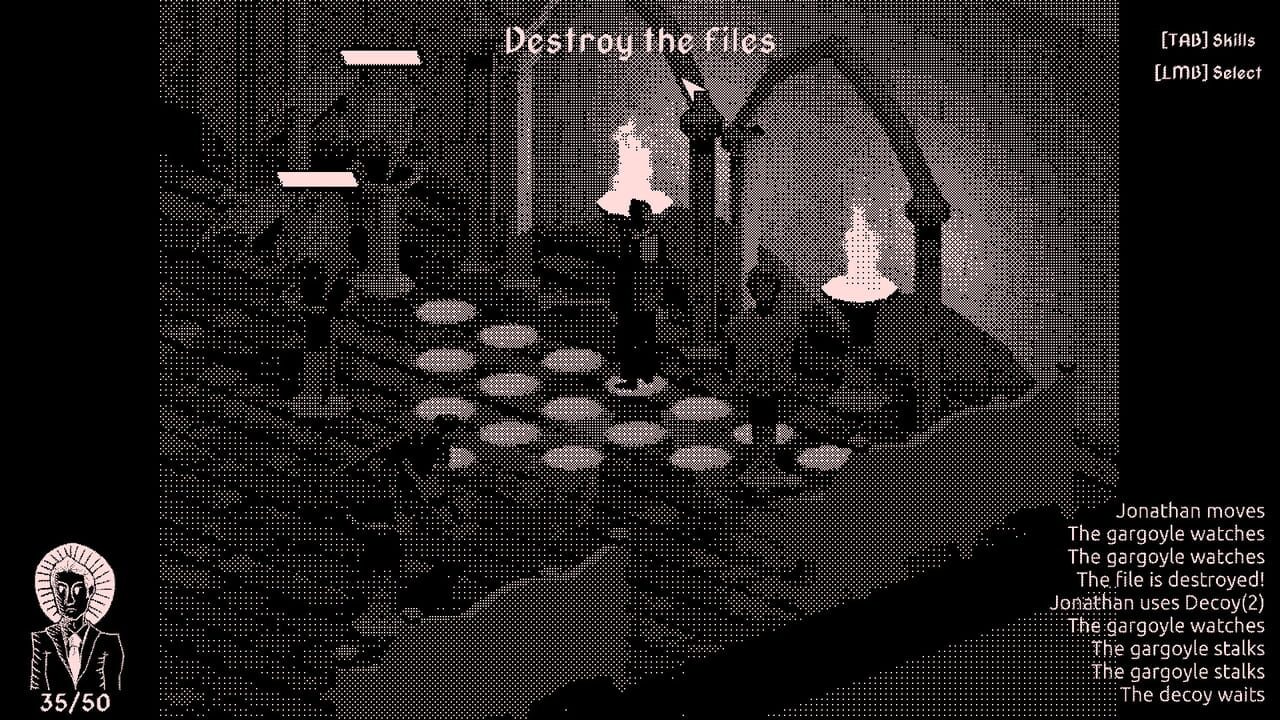Click the upper enemy health bar

click(x=381, y=56)
